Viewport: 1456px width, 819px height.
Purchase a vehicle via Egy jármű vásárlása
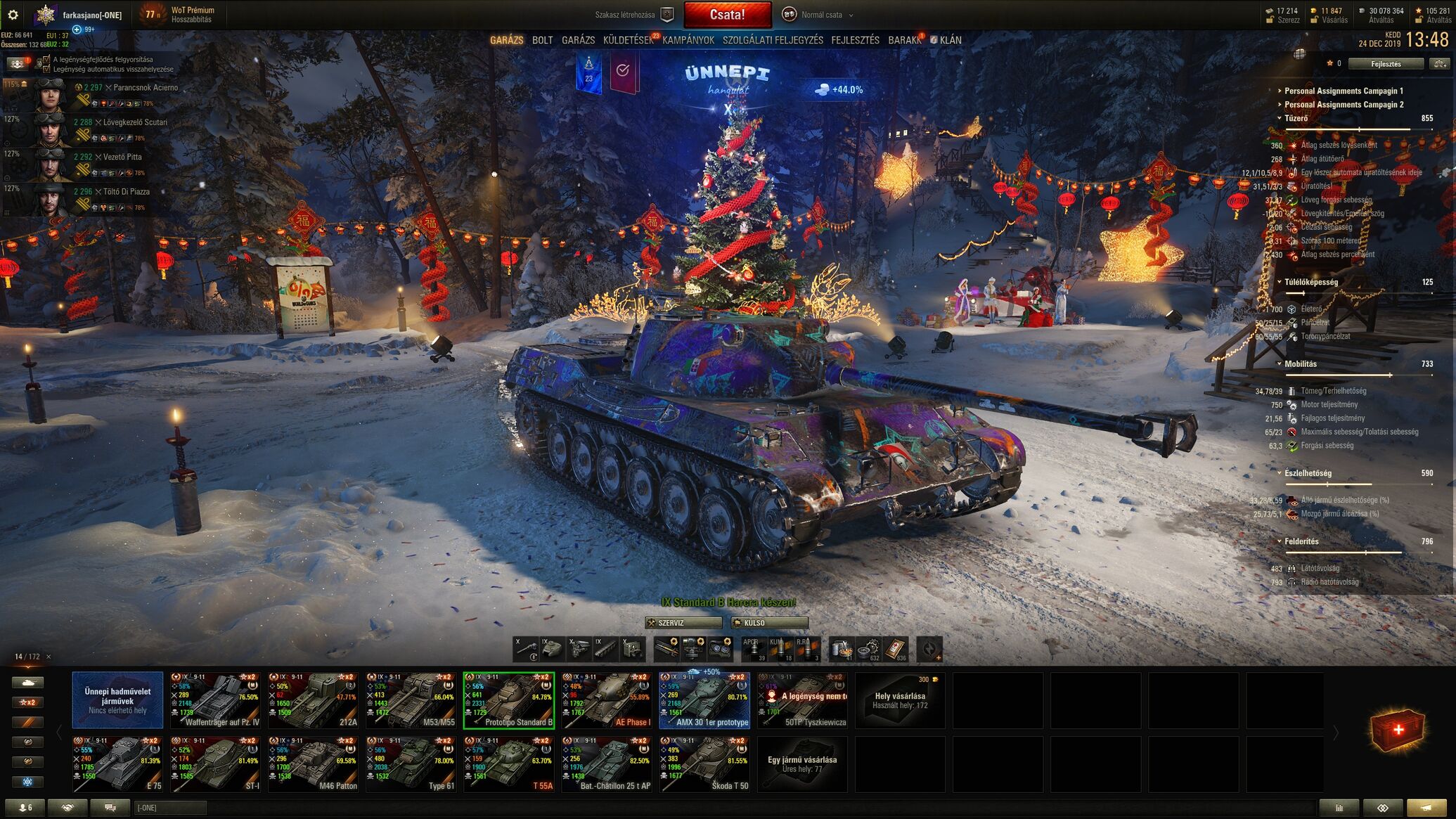(x=801, y=764)
